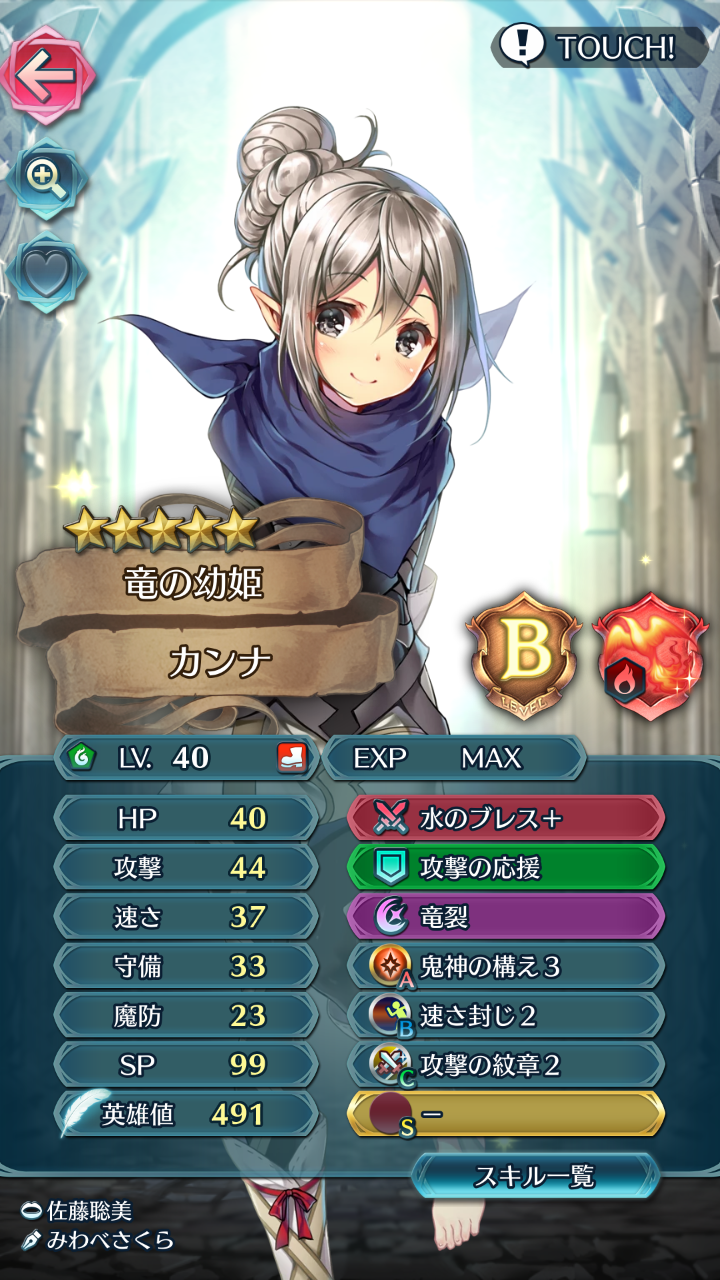Open the スキル一覧 skill list
Viewport: 720px width, 1280px height.
click(x=535, y=1176)
